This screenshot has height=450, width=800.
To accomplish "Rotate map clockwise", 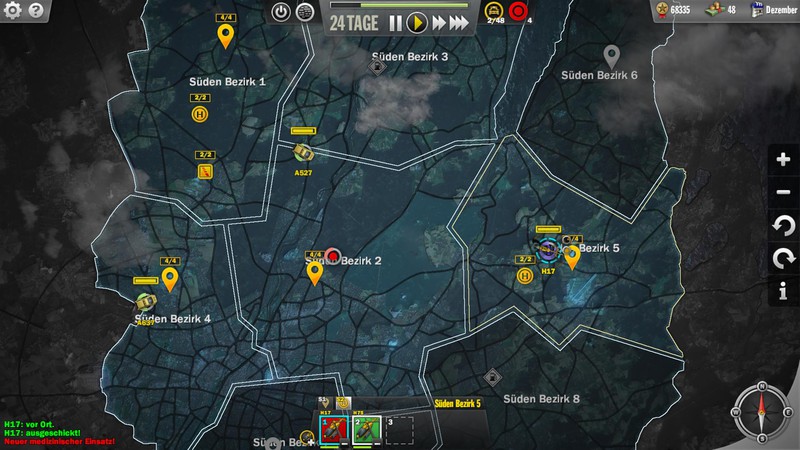I will [783, 259].
